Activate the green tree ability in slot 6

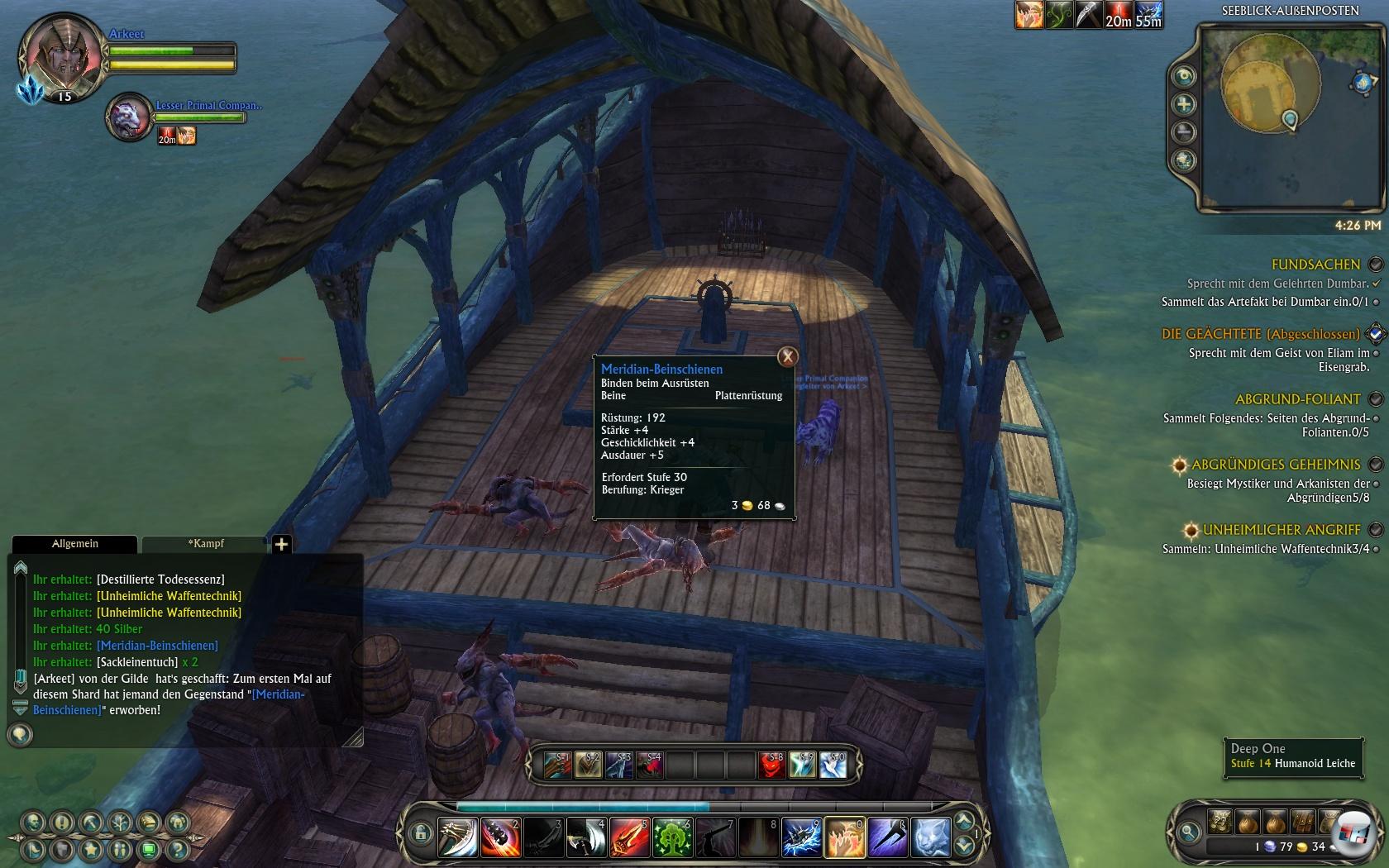tap(672, 837)
